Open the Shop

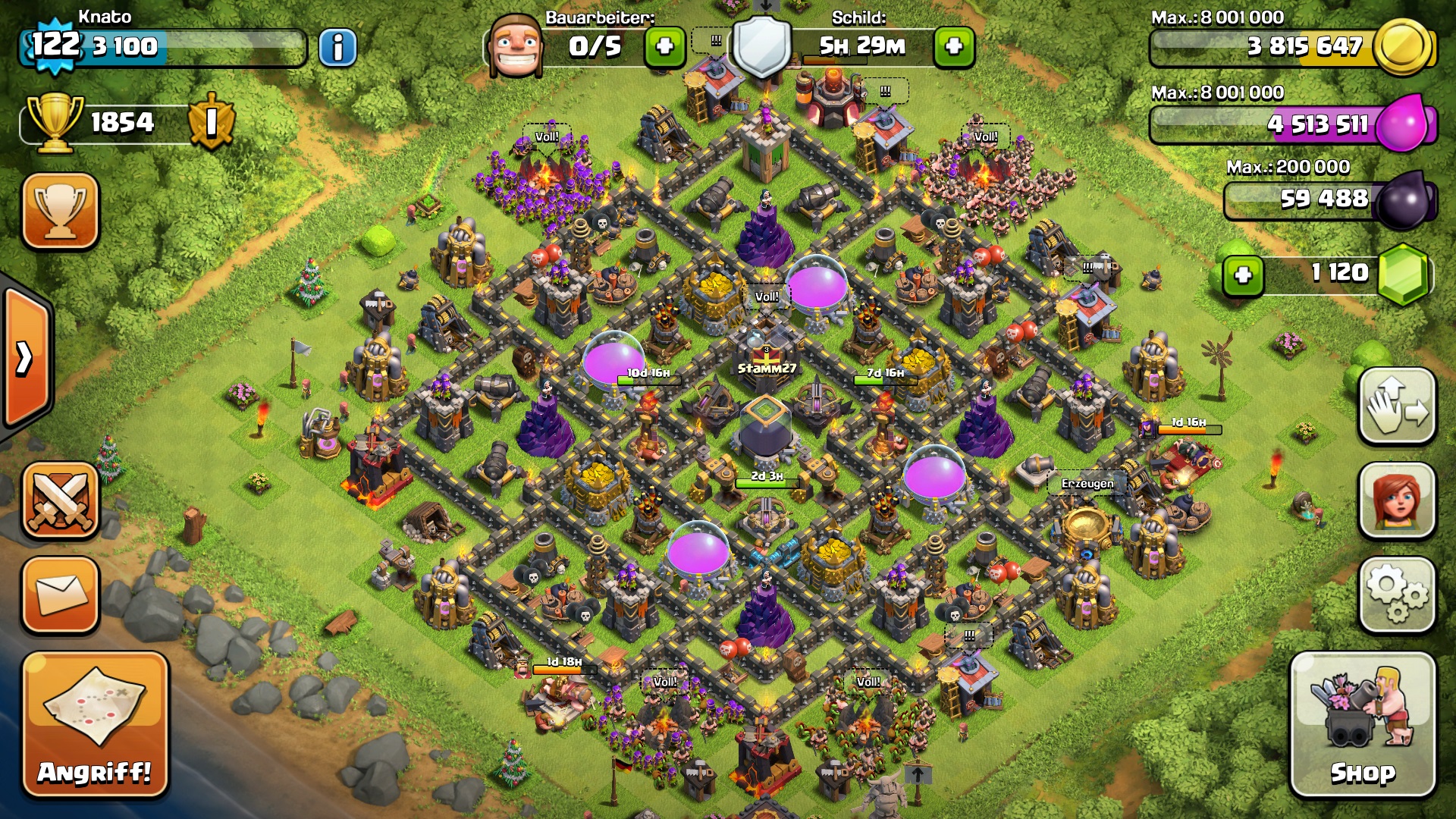[1363, 725]
